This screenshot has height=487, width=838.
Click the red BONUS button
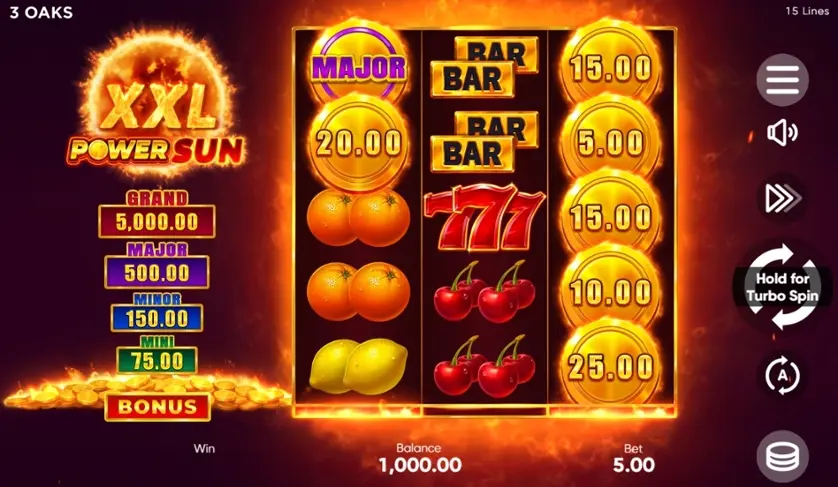(x=157, y=407)
